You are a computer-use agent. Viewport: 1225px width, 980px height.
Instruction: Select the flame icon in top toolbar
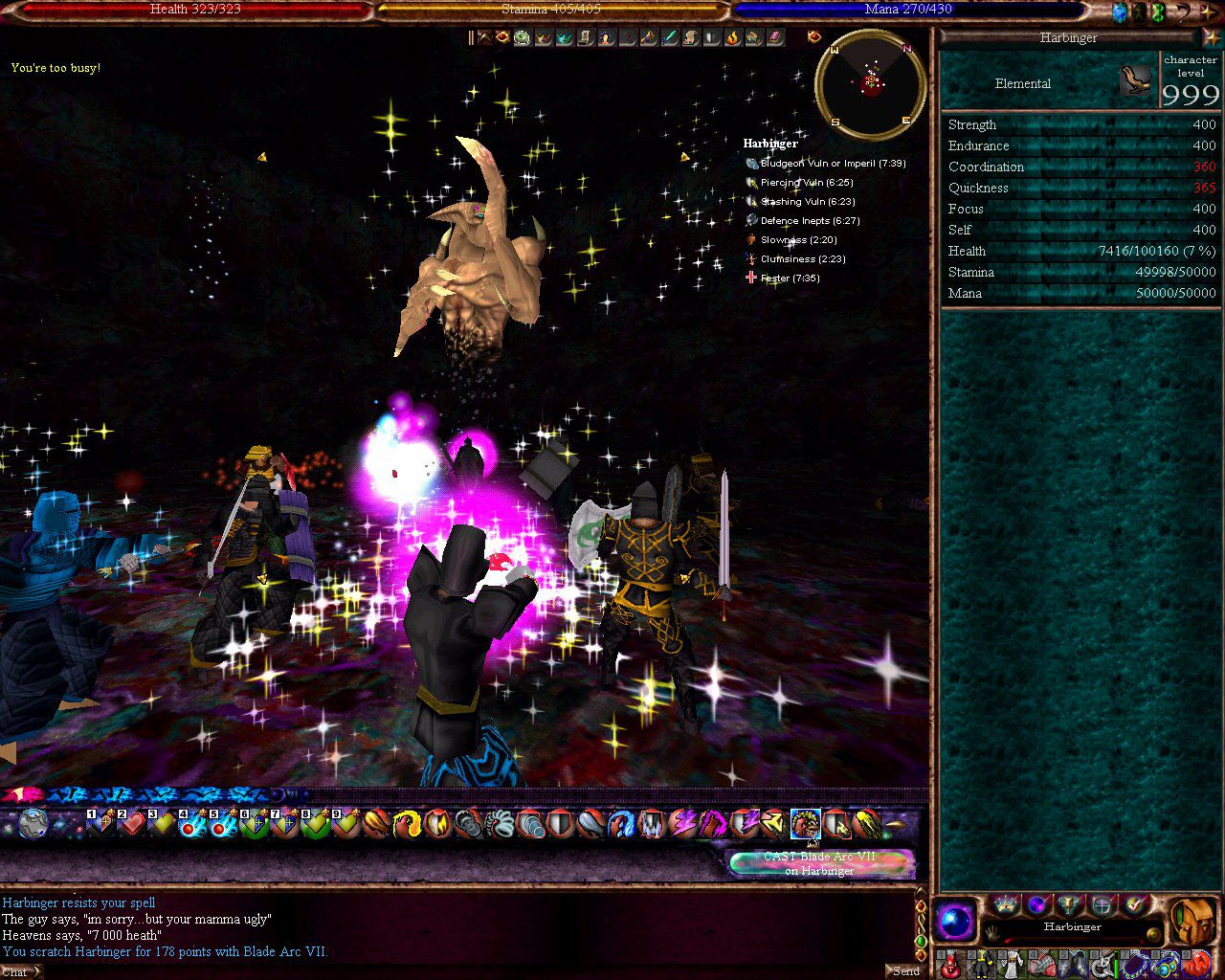733,37
